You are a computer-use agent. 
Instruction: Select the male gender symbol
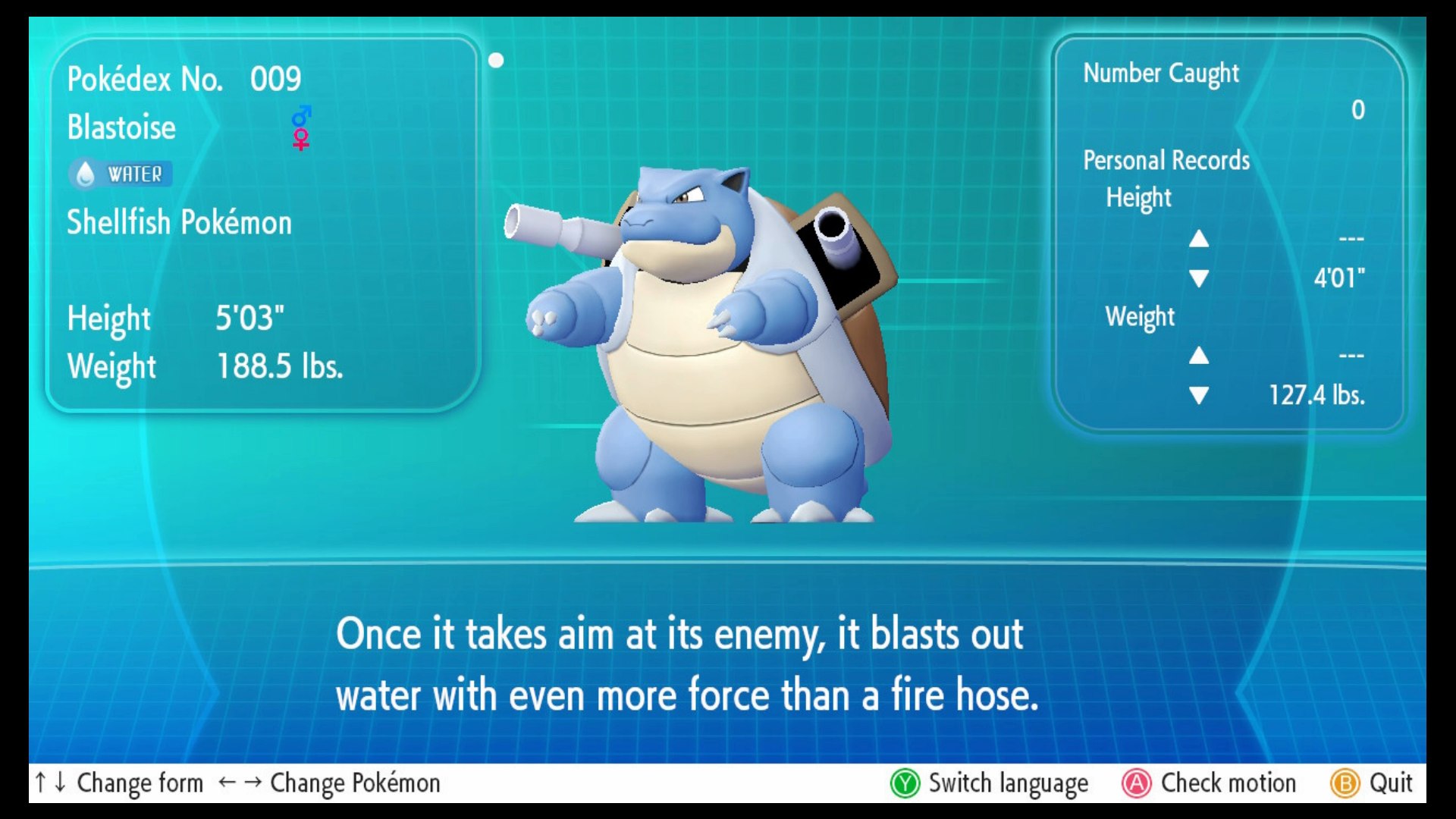pyautogui.click(x=300, y=115)
